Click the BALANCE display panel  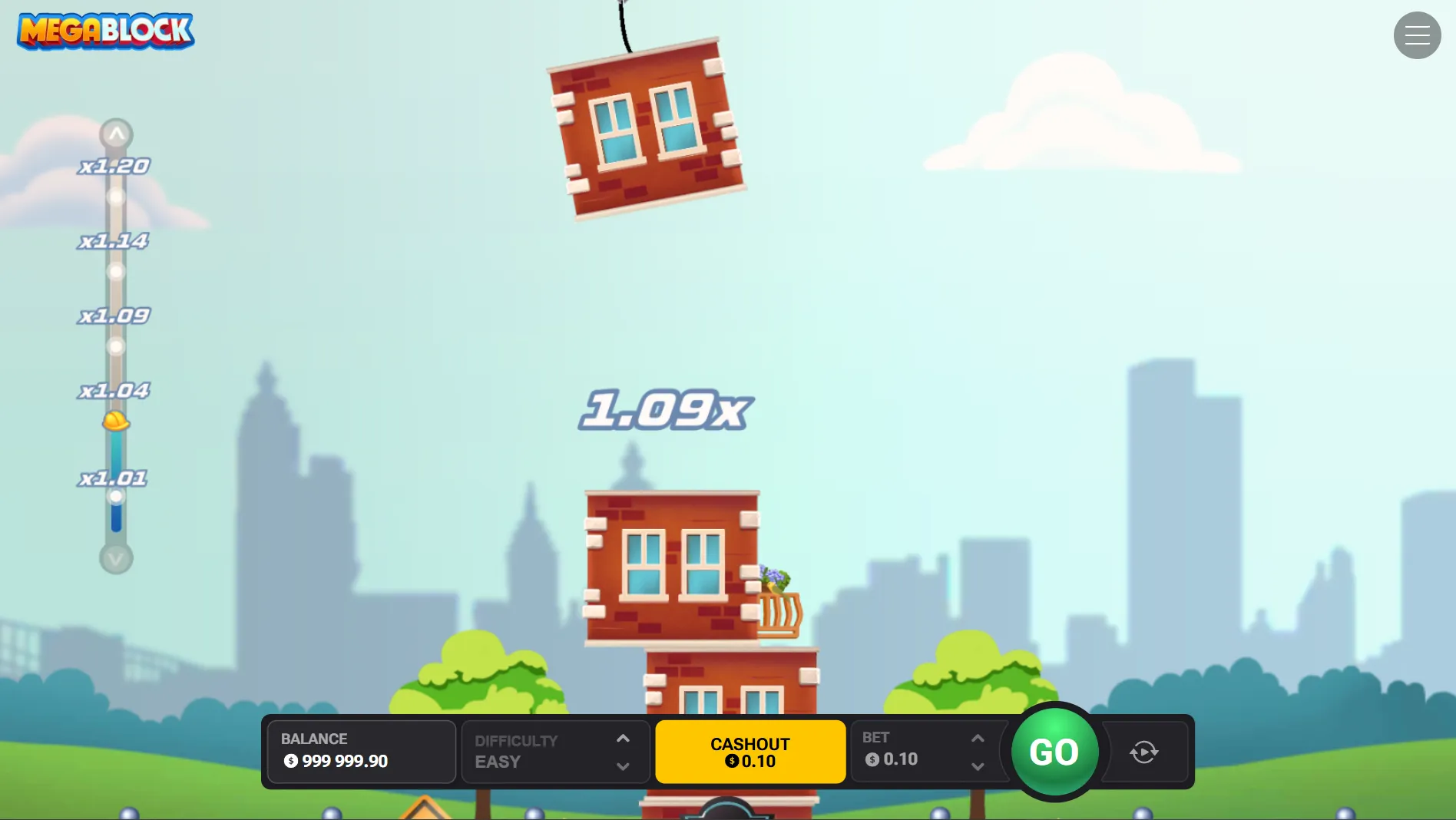pos(361,751)
